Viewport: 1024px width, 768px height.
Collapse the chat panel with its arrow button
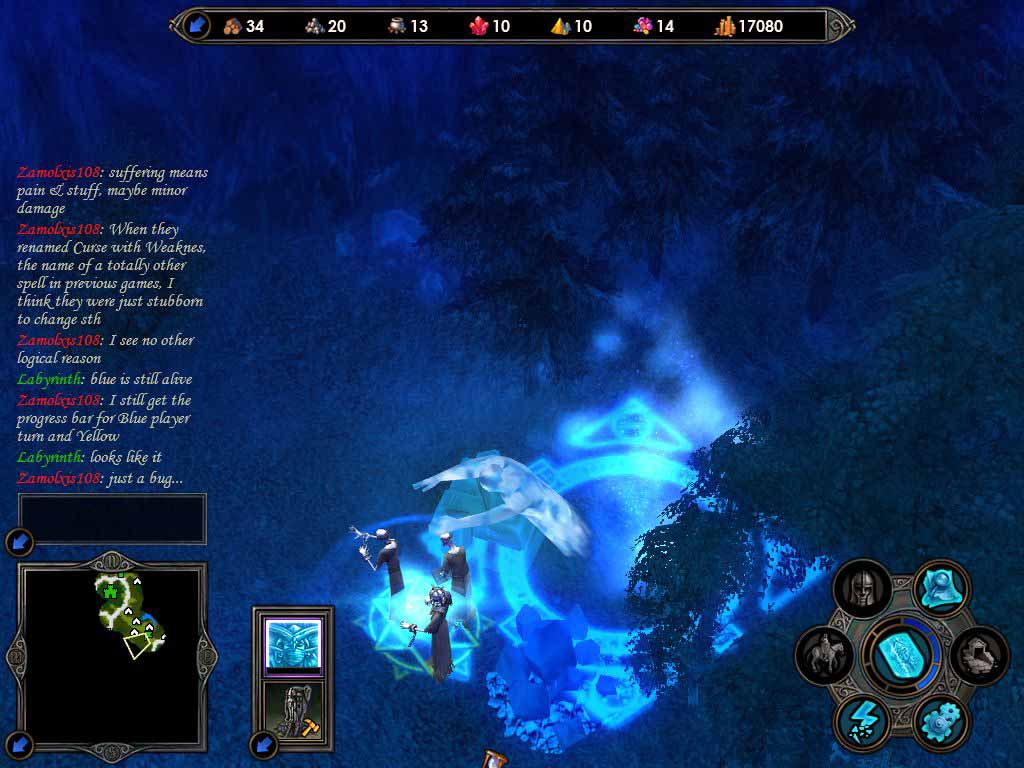20,543
